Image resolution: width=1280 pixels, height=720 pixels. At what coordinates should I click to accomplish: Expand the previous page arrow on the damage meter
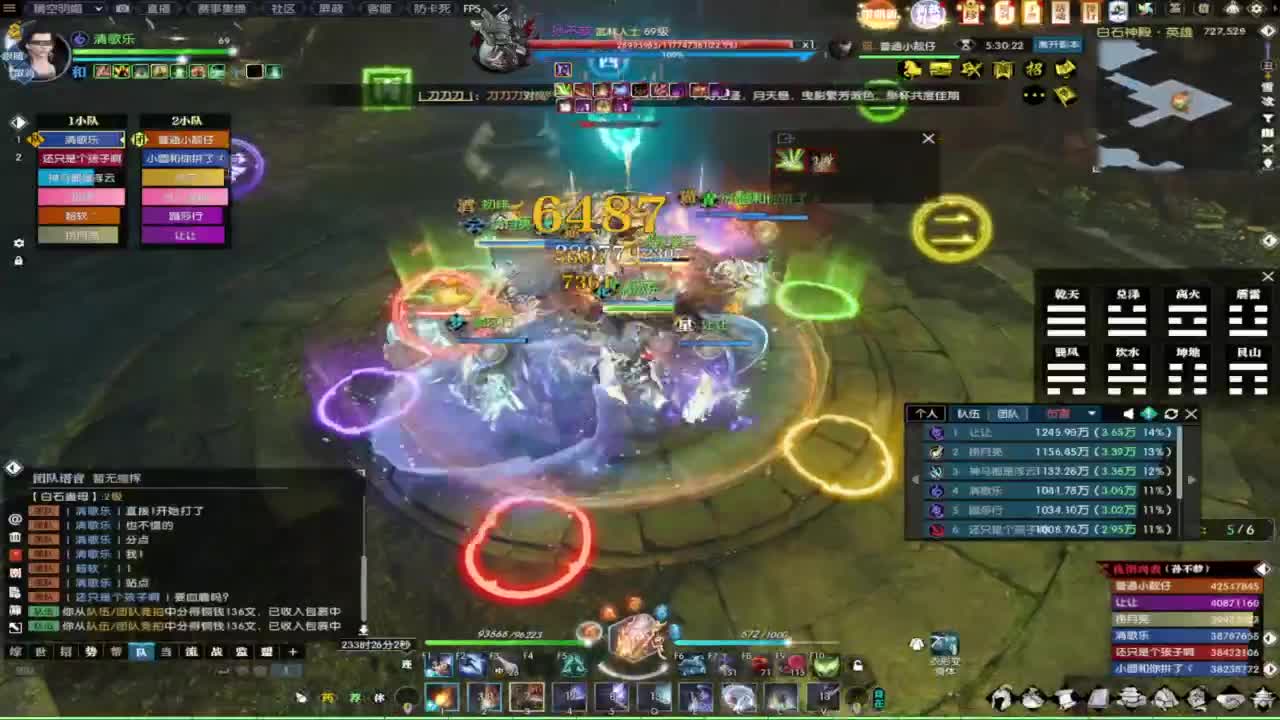pyautogui.click(x=915, y=480)
